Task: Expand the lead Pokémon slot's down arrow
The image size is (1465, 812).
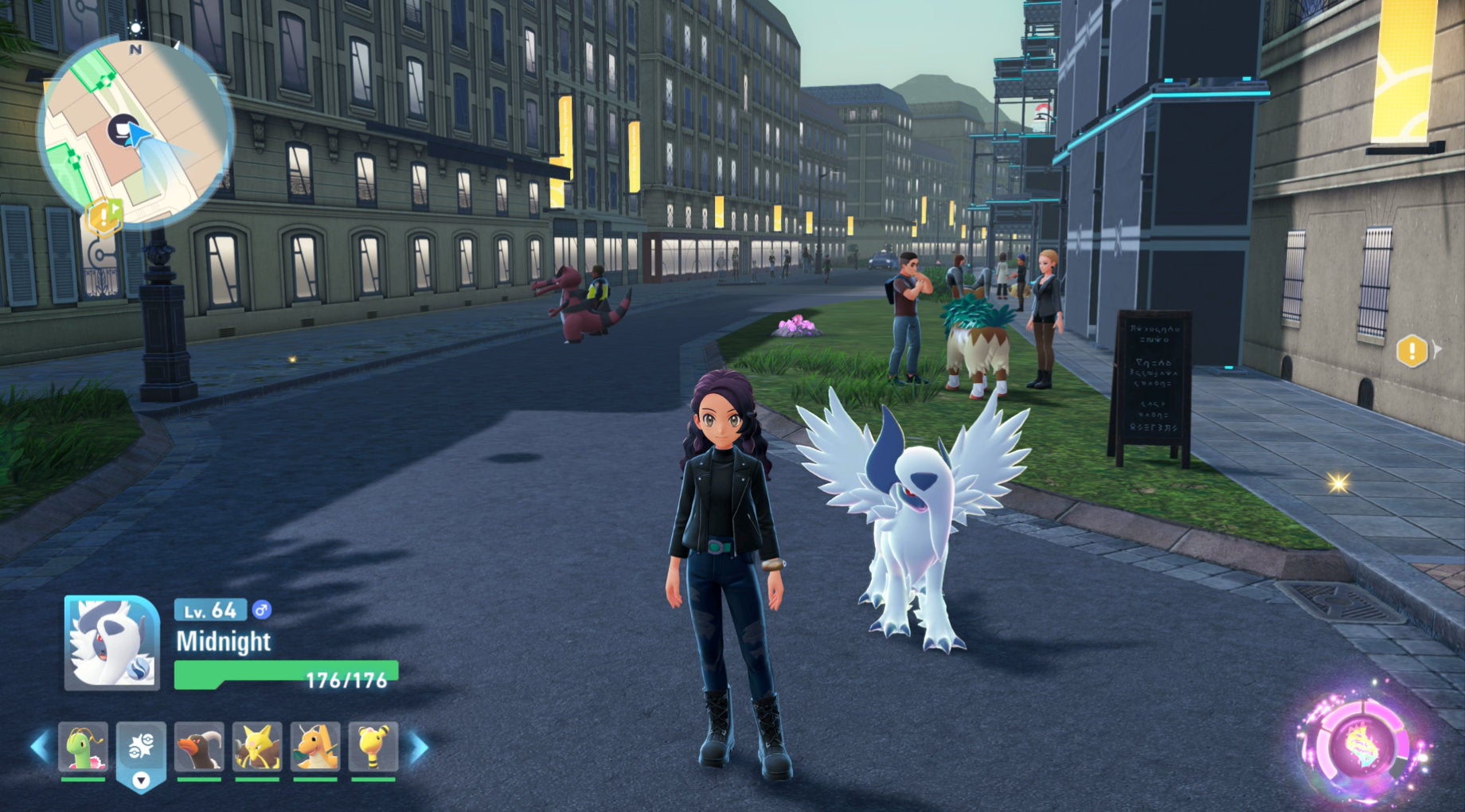Action: click(142, 782)
